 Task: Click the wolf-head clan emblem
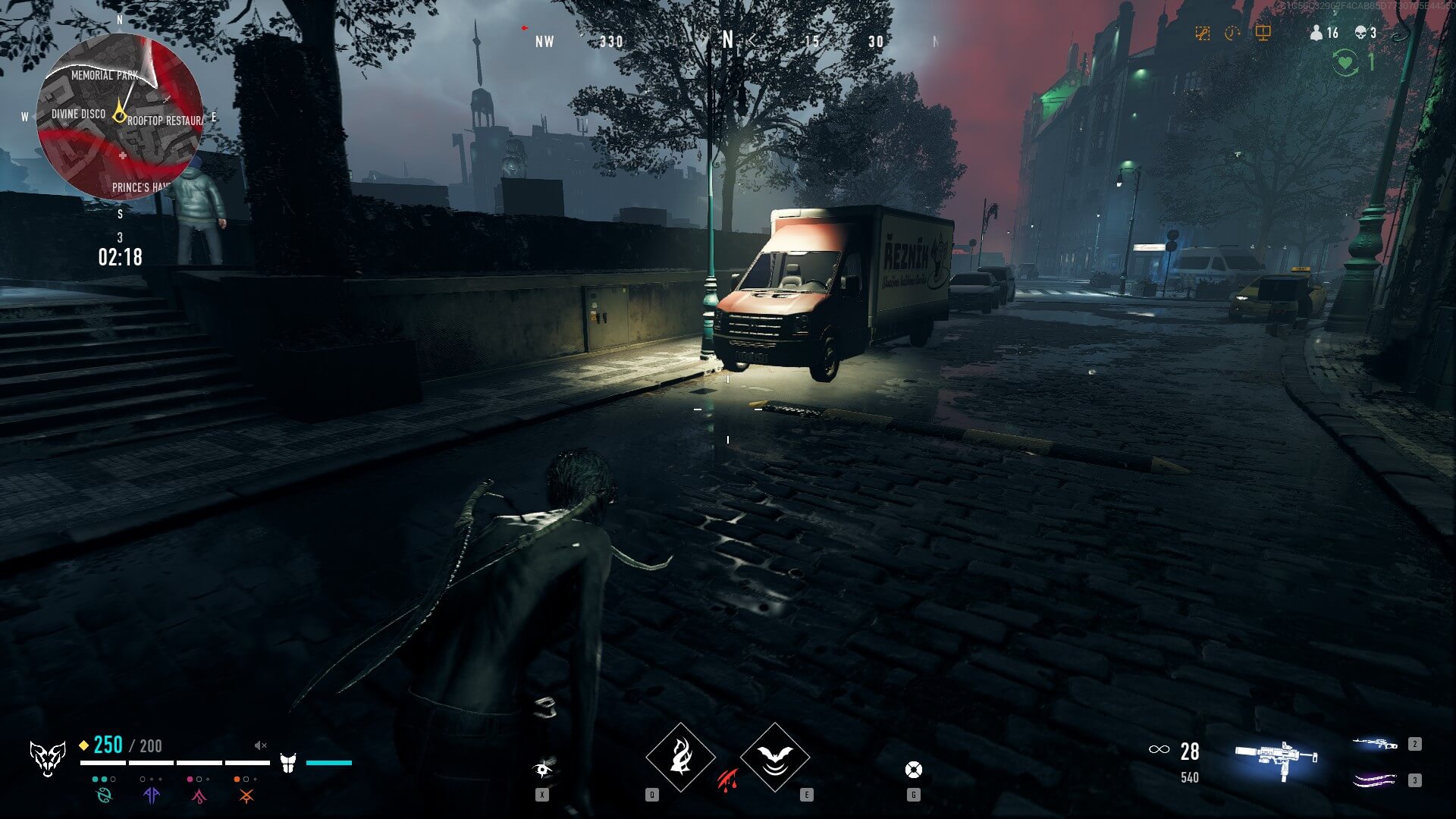point(47,758)
